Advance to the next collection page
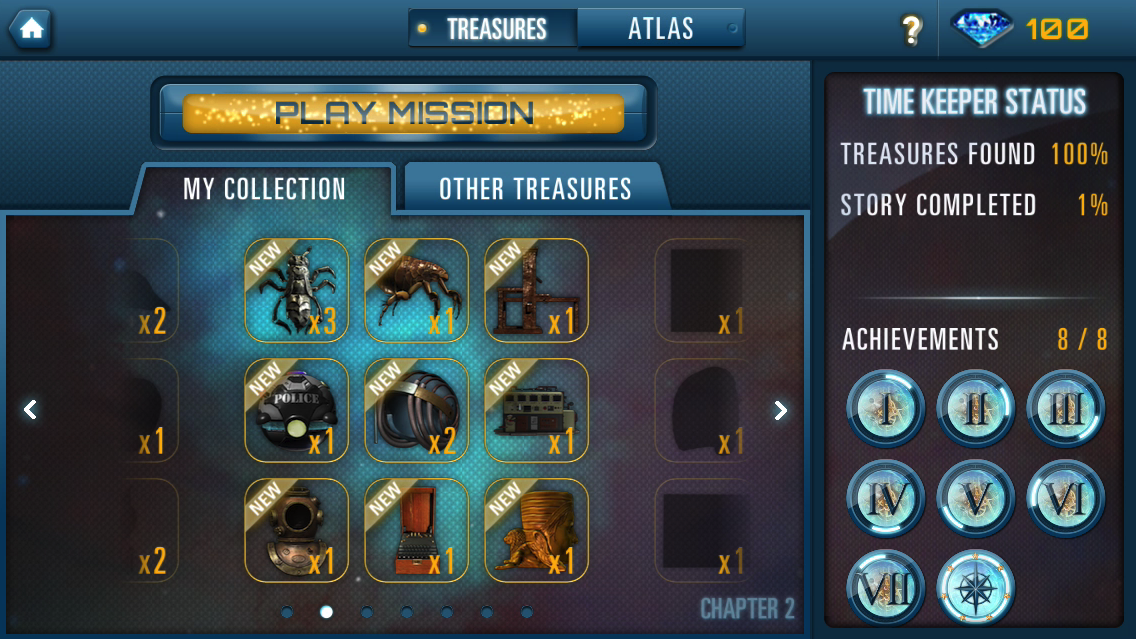Viewport: 1136px width, 639px height. click(780, 410)
